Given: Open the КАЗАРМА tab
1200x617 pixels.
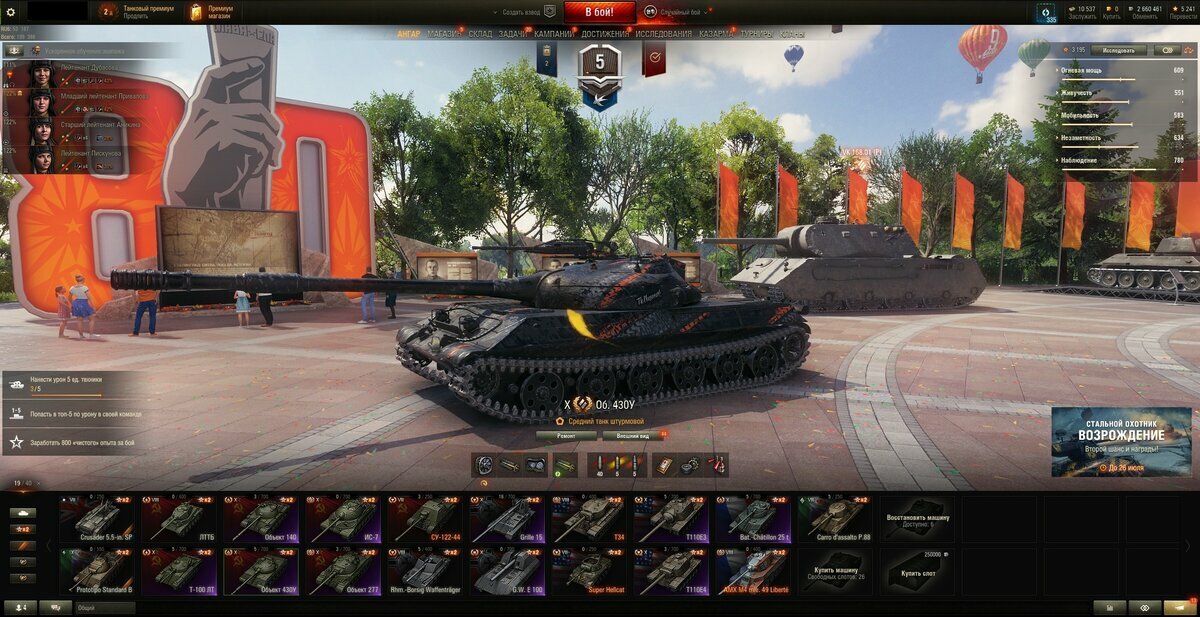Looking at the screenshot, I should pos(716,34).
